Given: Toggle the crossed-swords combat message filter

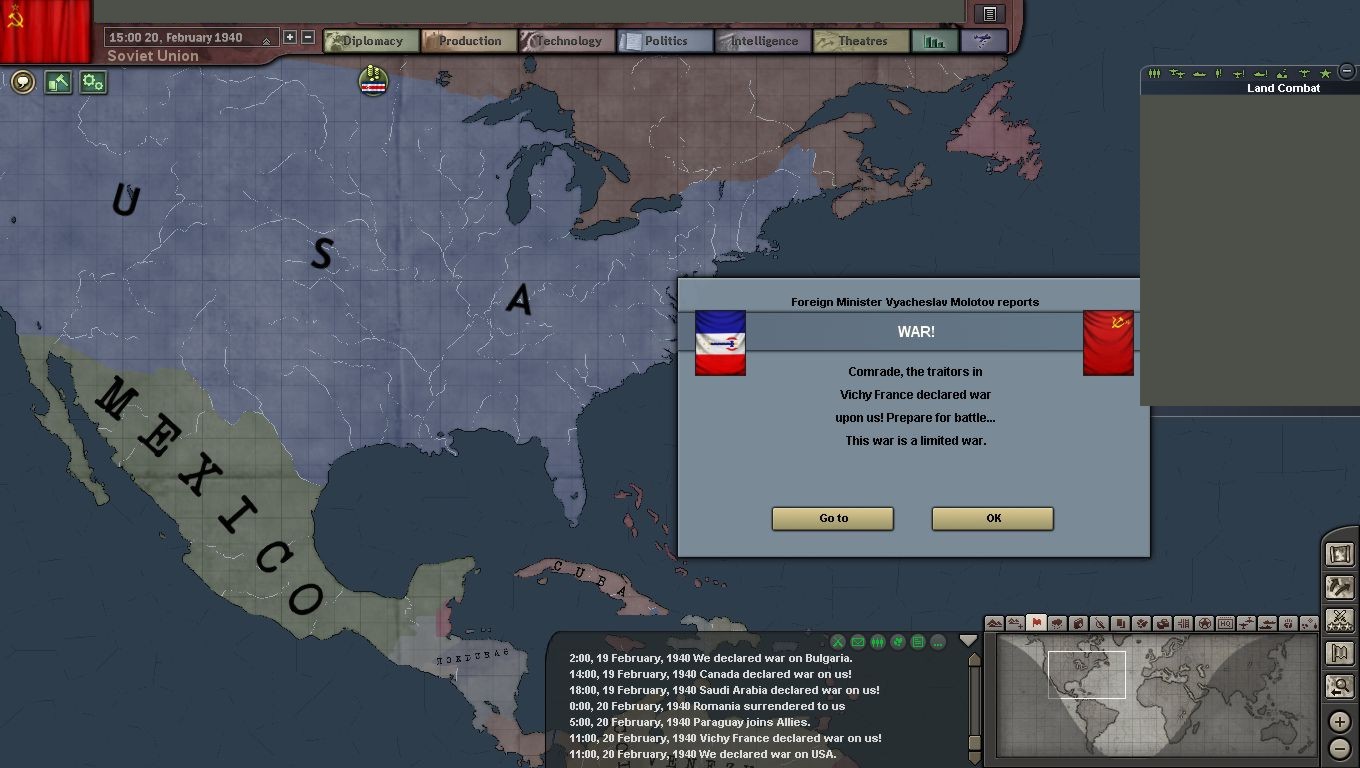Looking at the screenshot, I should (838, 642).
